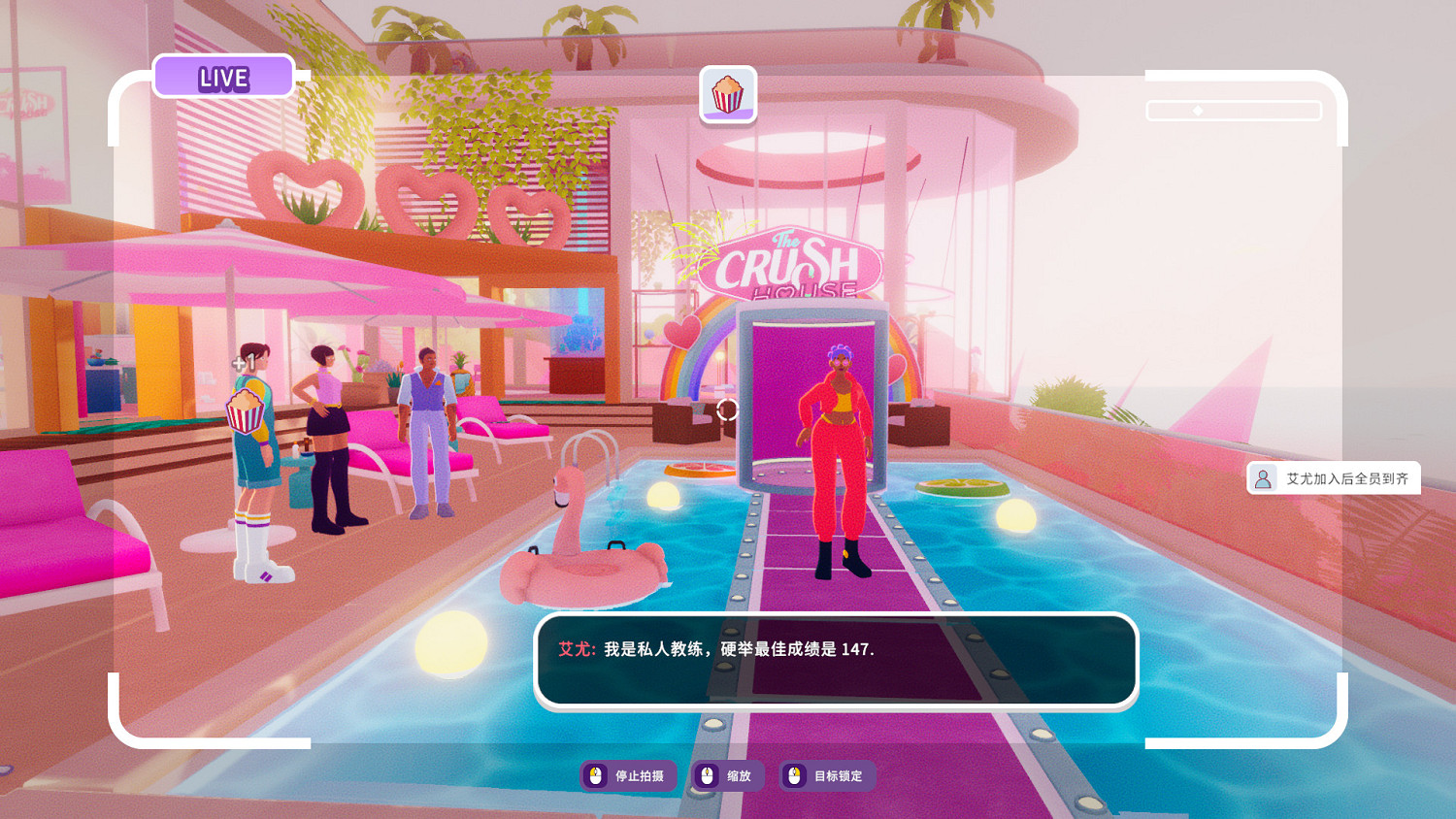Click the person icon in the 艾尤 notification

point(1264,478)
